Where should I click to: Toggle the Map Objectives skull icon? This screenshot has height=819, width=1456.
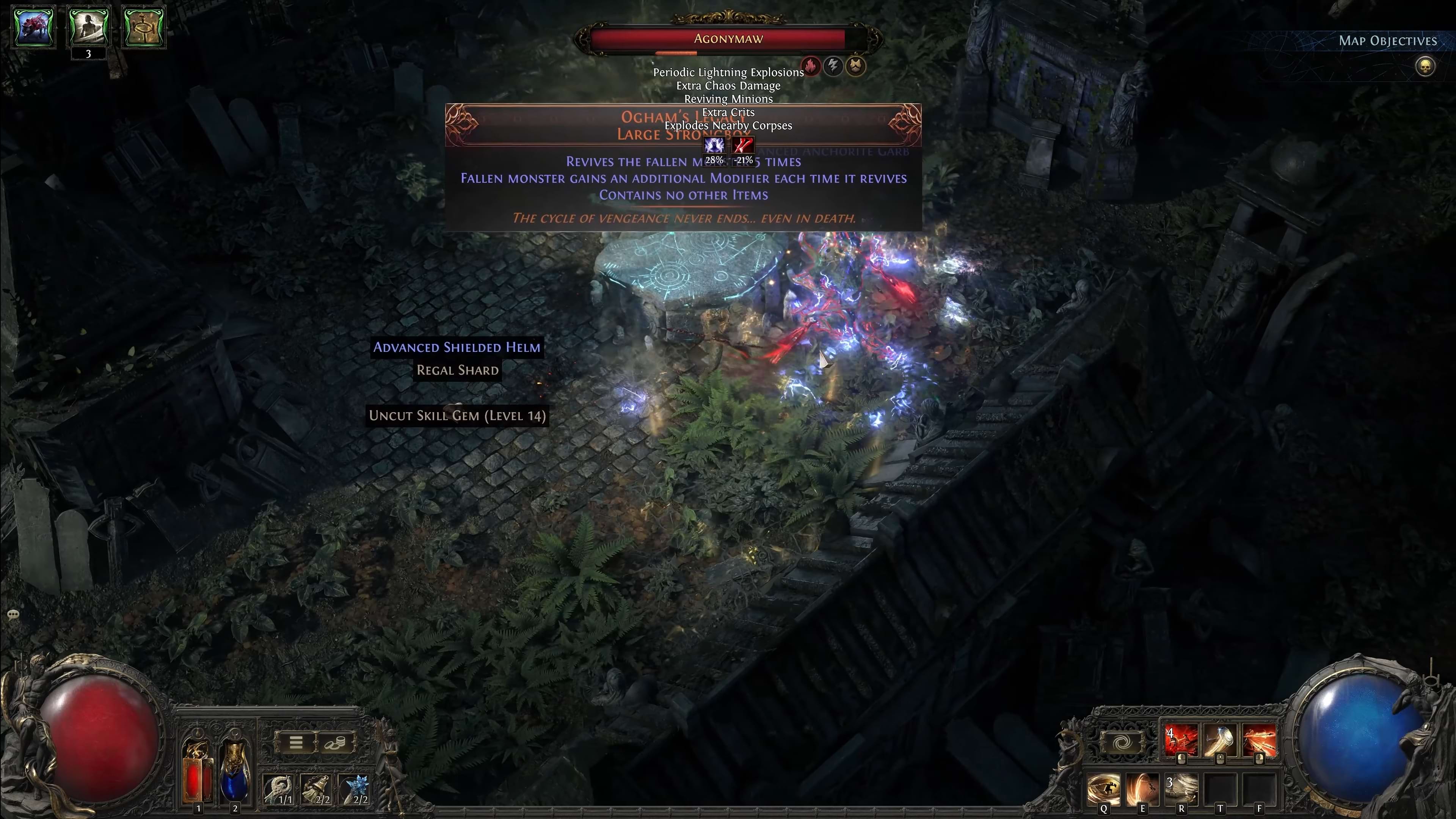(x=1425, y=67)
